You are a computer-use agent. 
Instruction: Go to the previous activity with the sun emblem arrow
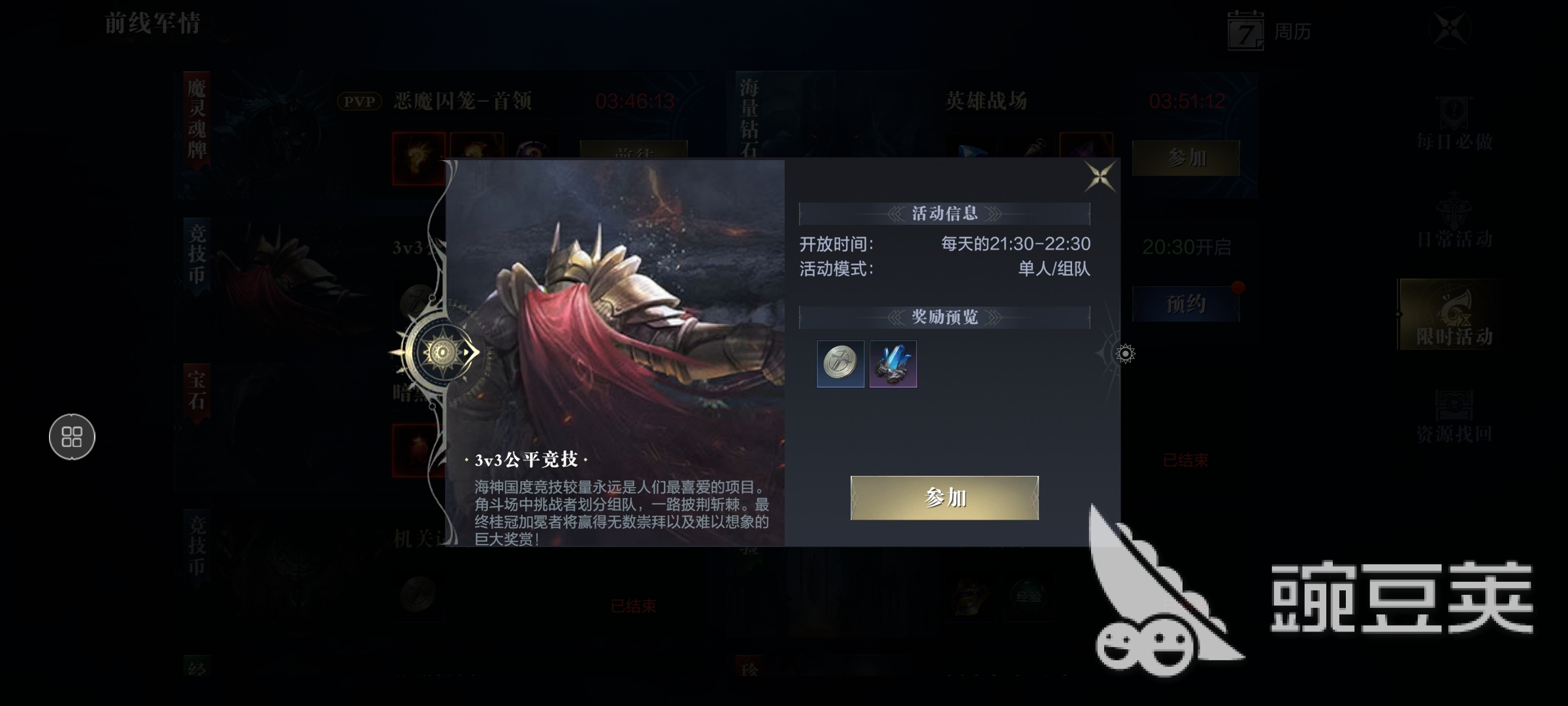tap(444, 352)
